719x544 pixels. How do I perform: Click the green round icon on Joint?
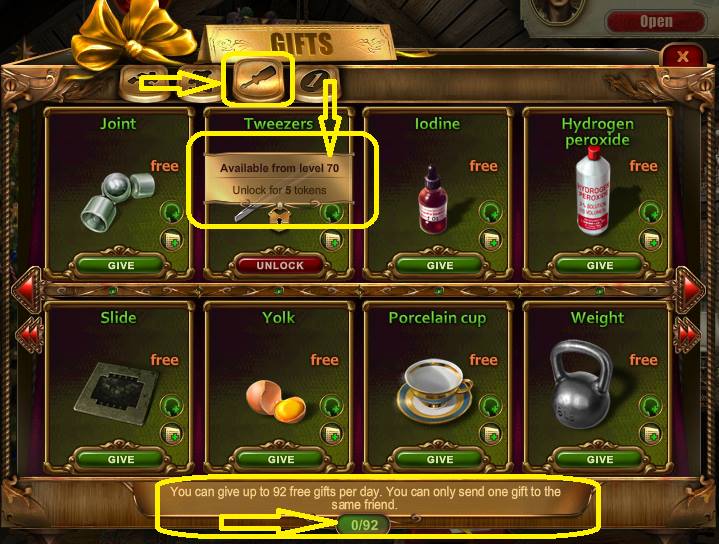click(x=171, y=212)
